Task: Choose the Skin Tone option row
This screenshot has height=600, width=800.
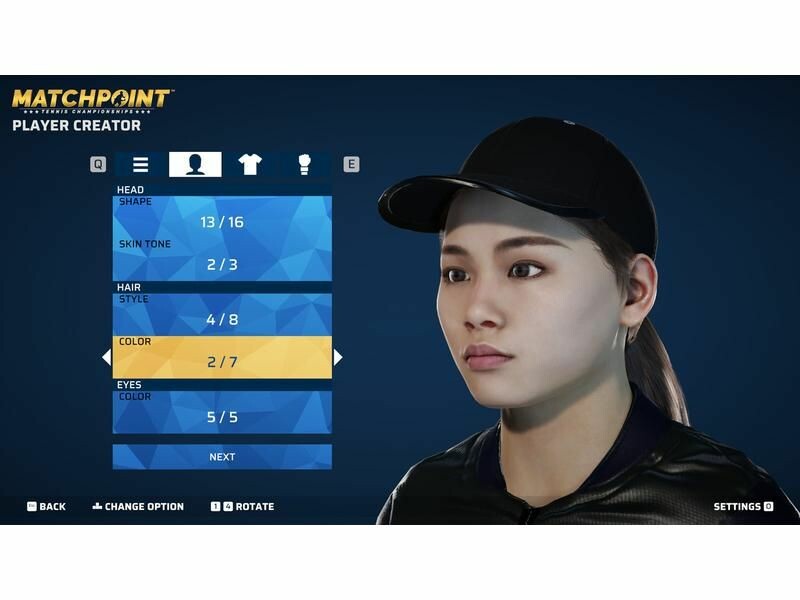Action: [222, 258]
